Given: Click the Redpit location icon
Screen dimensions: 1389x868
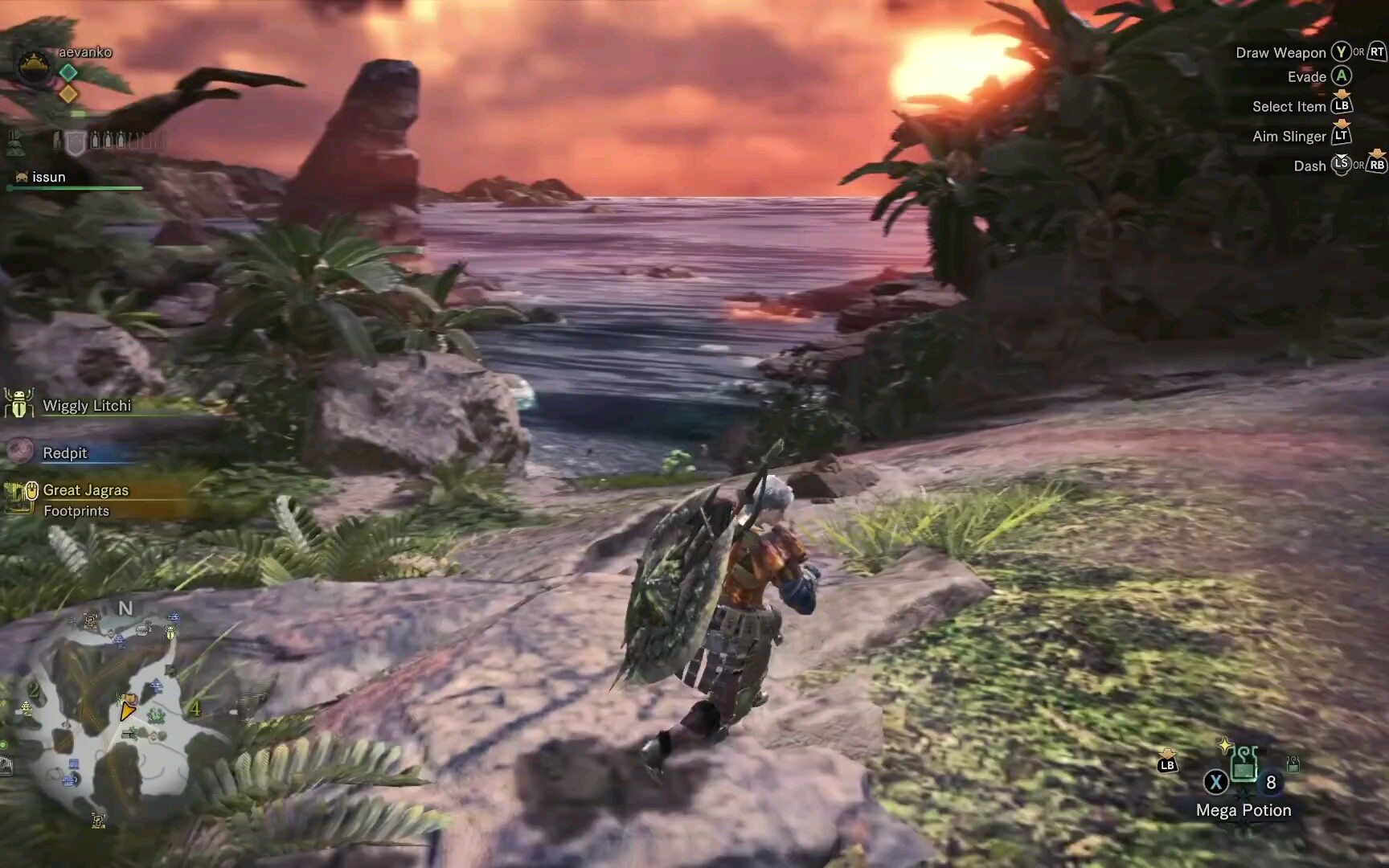Looking at the screenshot, I should pyautogui.click(x=20, y=452).
